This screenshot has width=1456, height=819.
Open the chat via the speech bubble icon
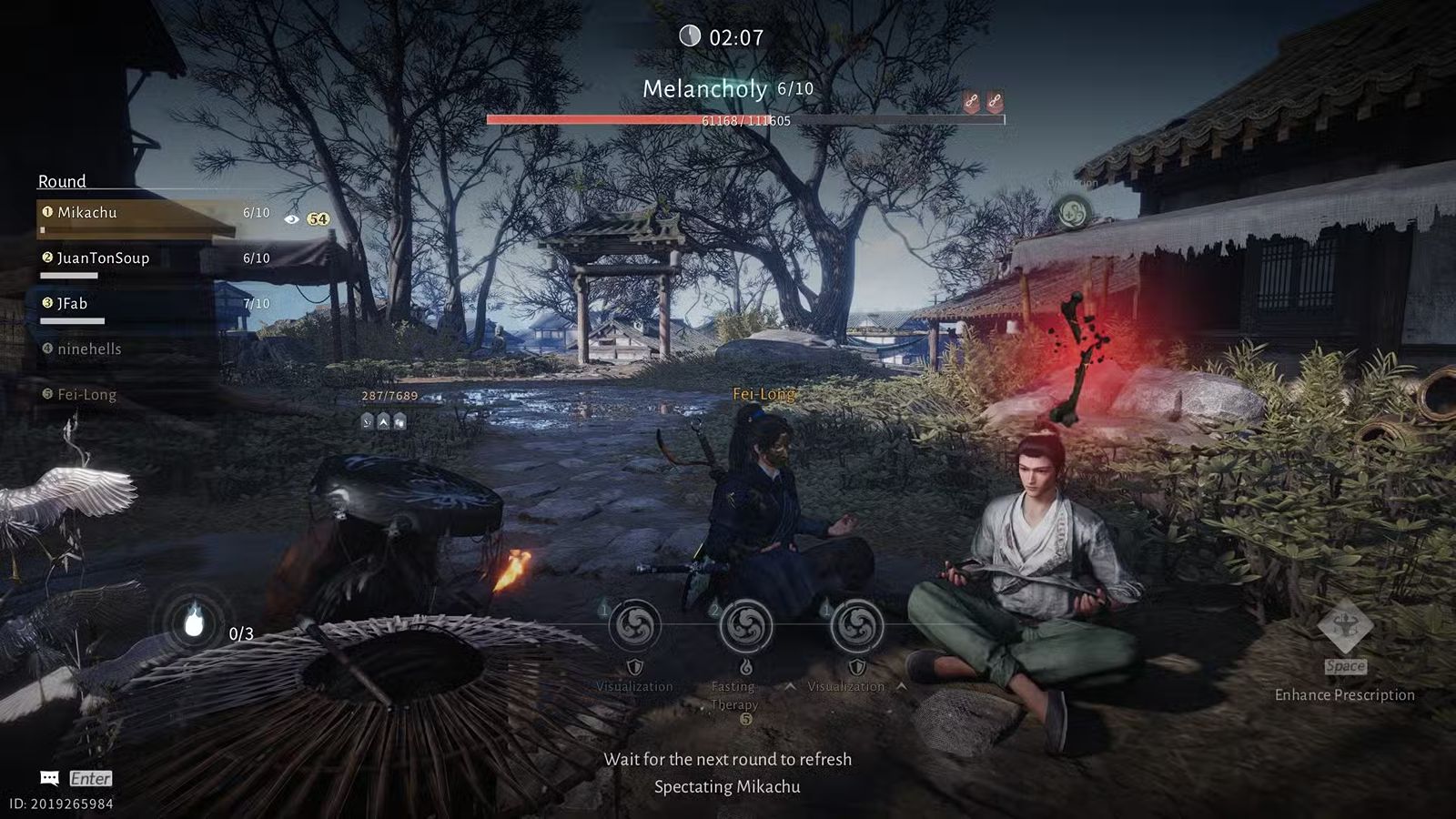tap(50, 778)
